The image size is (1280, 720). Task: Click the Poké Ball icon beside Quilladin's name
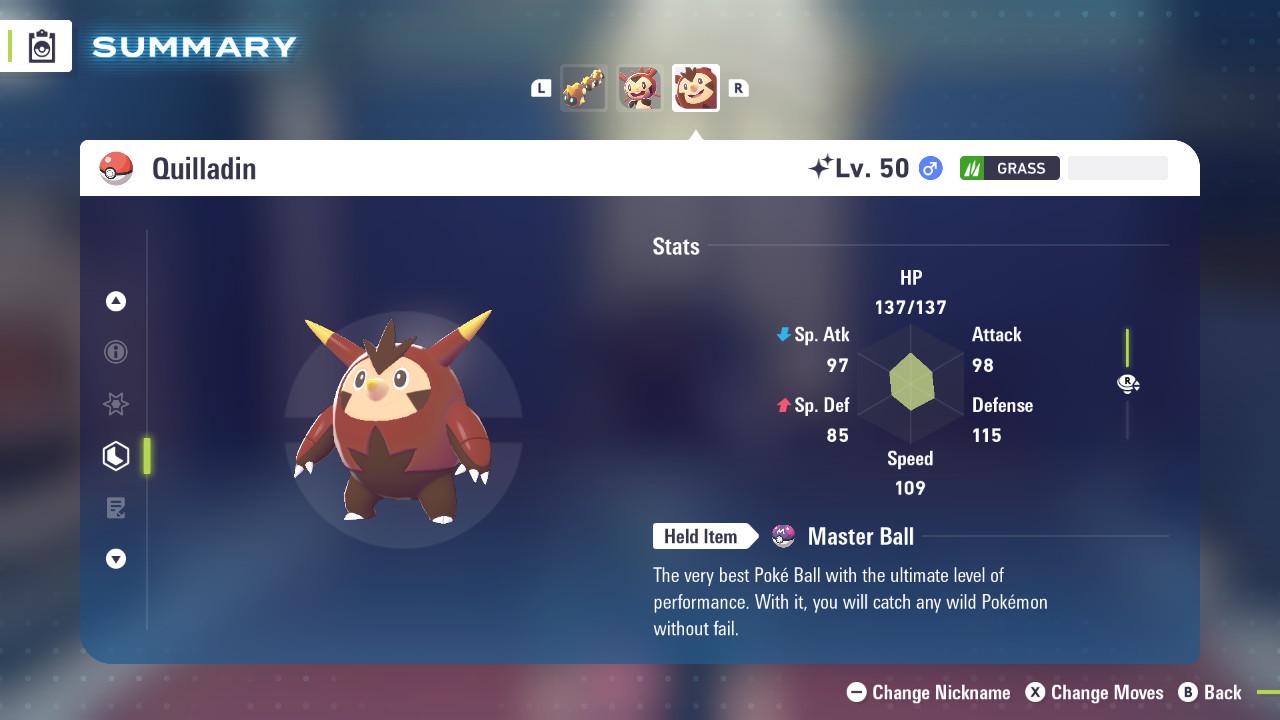click(115, 168)
